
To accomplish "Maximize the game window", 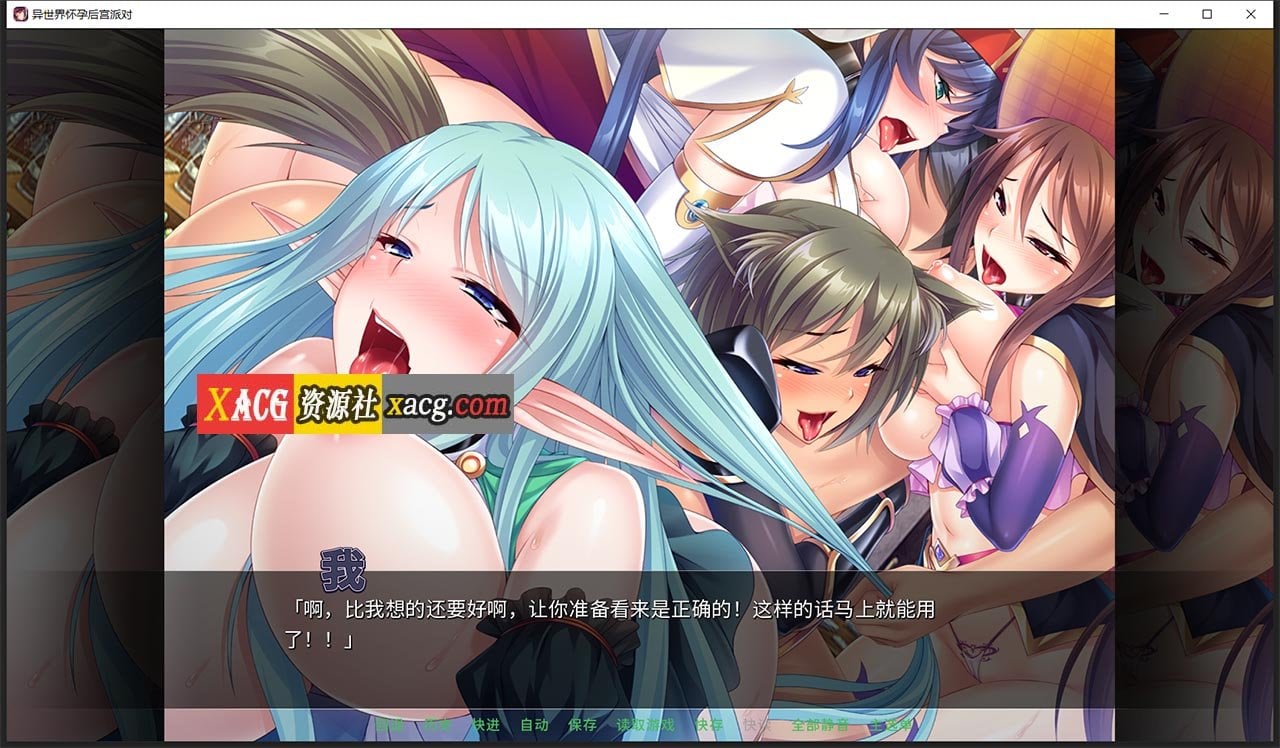I will coord(1207,14).
